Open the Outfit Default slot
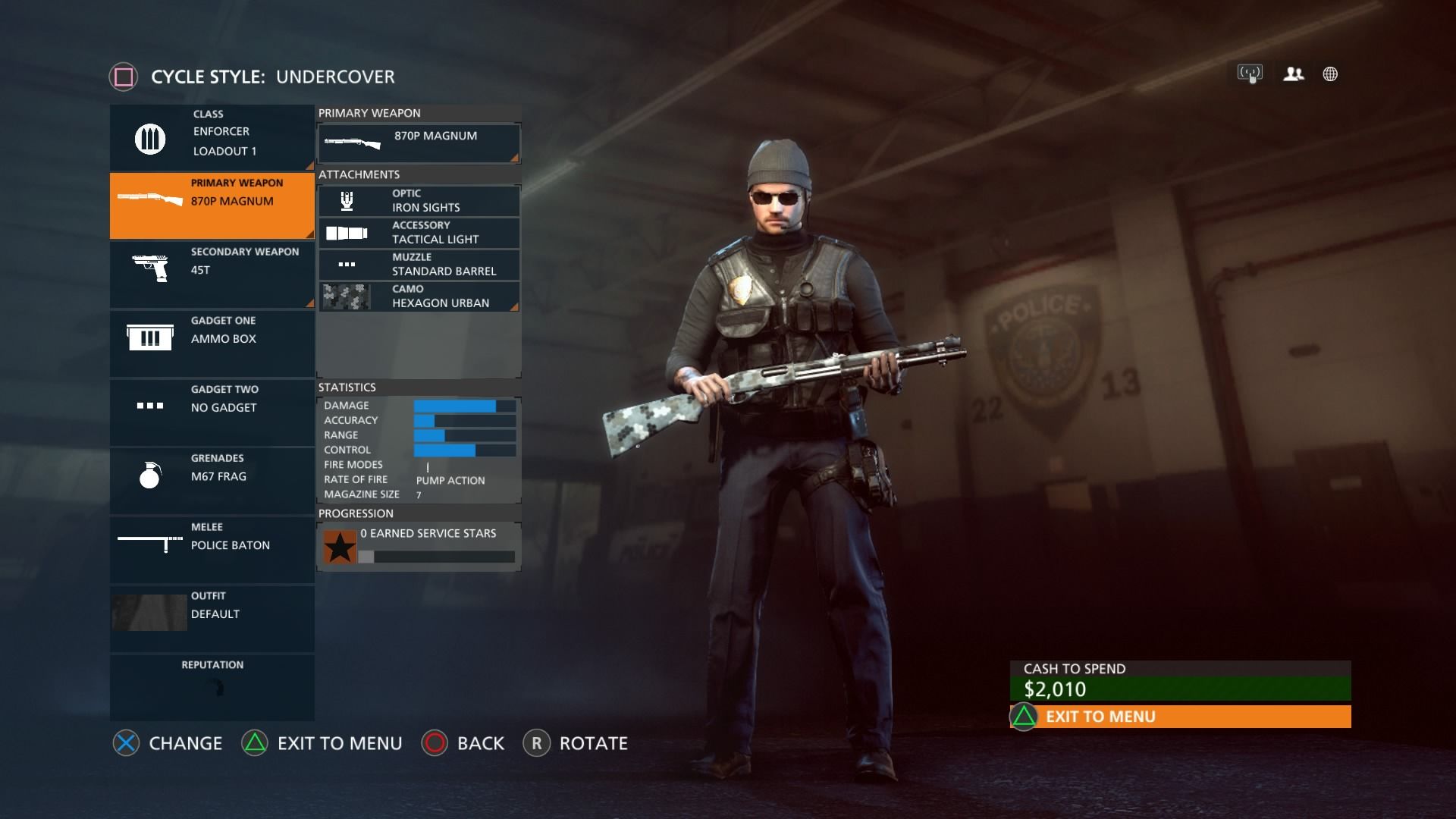Viewport: 1456px width, 819px height. (x=212, y=618)
